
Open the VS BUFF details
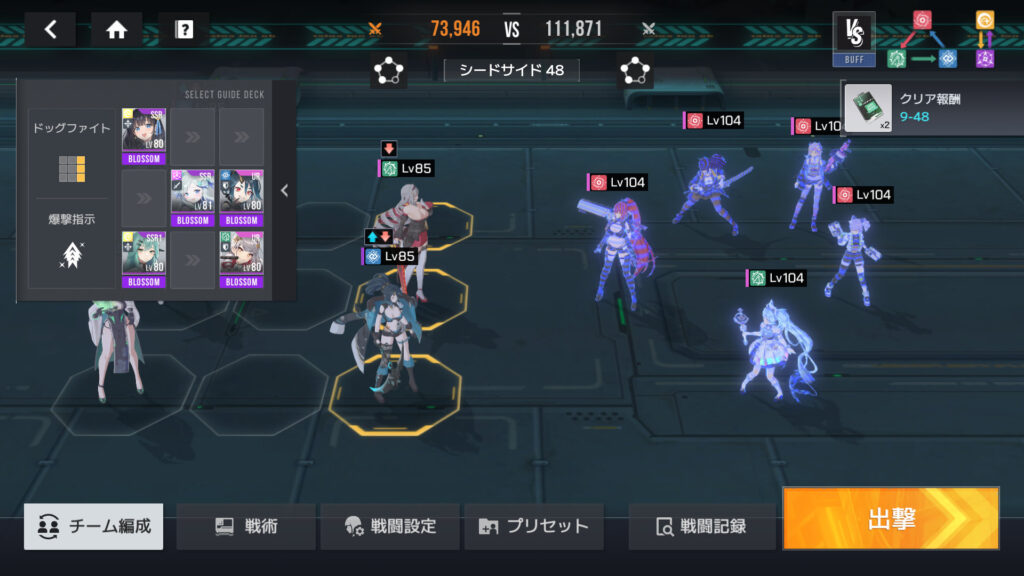853,38
